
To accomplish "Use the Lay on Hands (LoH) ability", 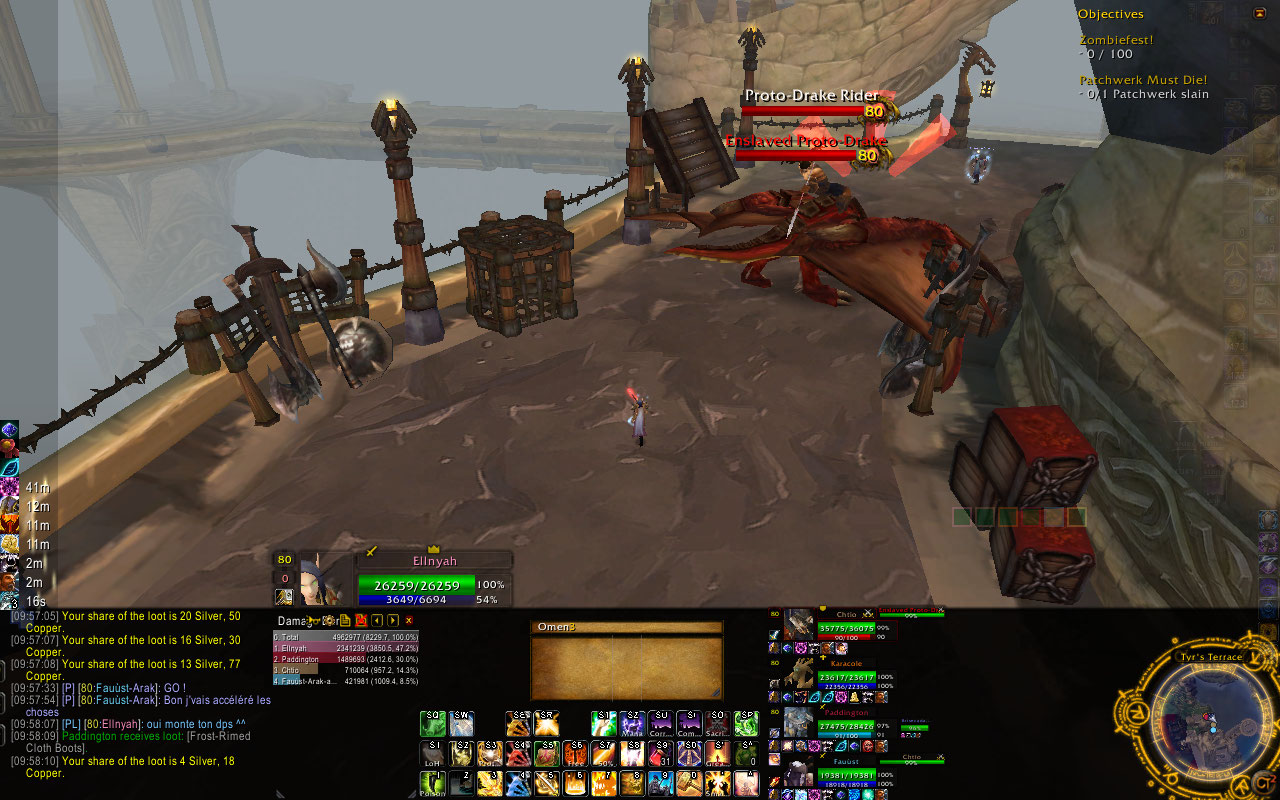I will click(434, 753).
